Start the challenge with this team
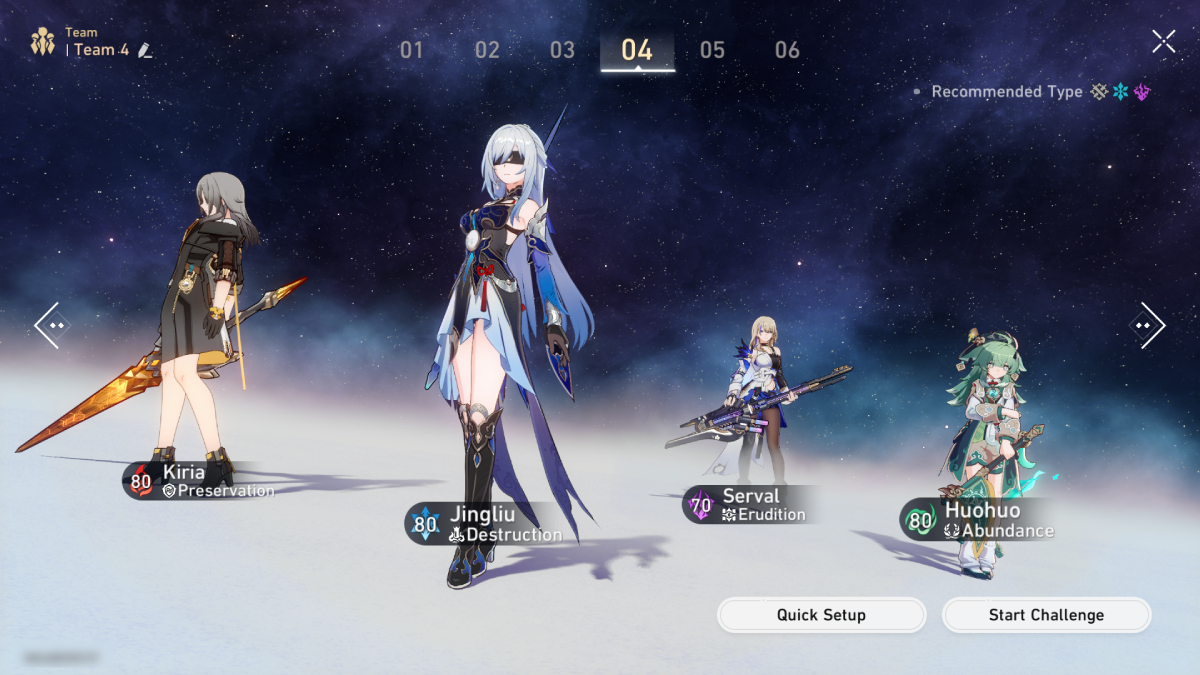The image size is (1200, 675). click(1046, 615)
